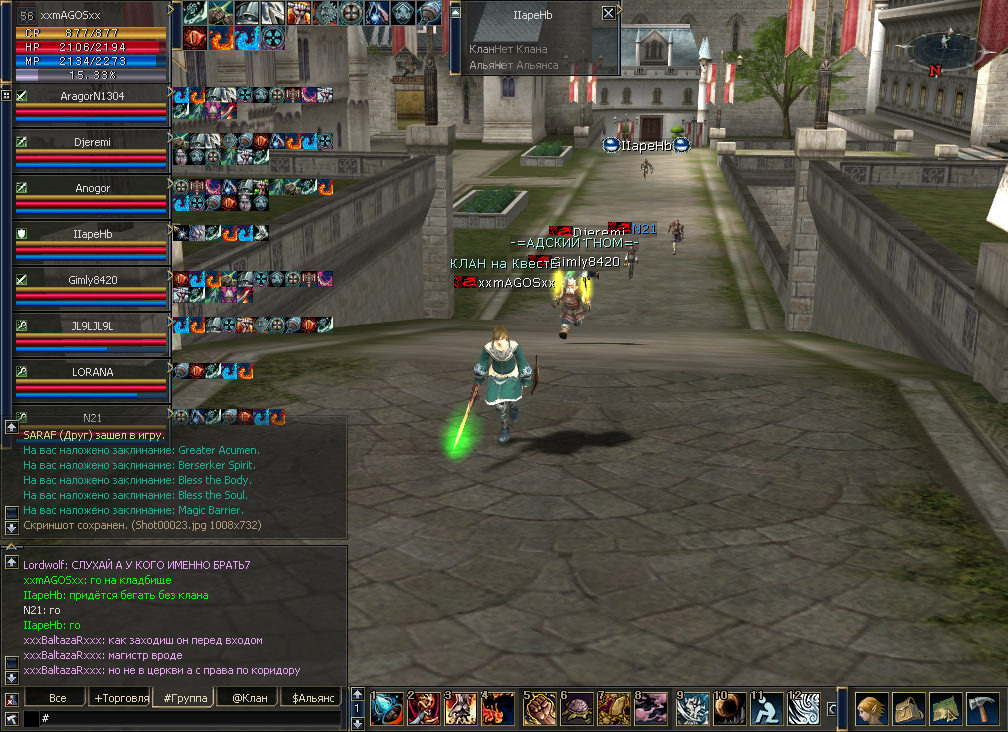Open the inventory bag icon

[x=908, y=708]
